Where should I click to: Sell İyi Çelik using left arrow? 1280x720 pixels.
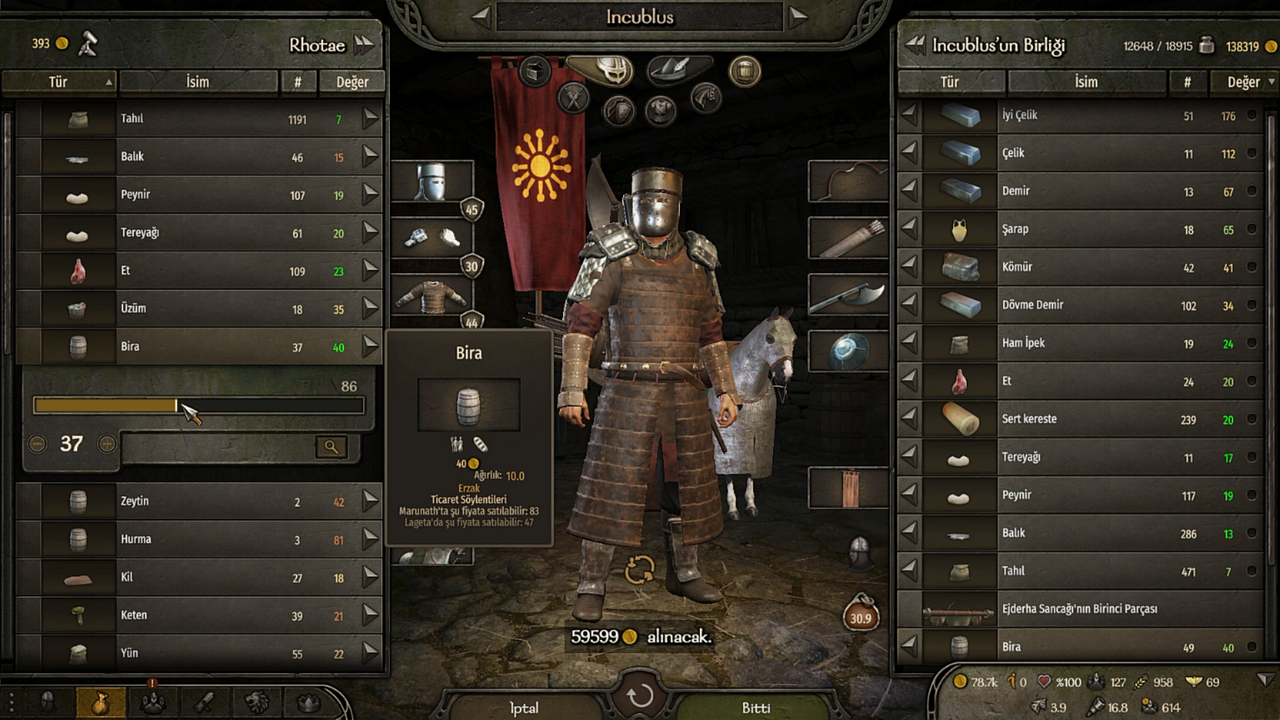(909, 116)
